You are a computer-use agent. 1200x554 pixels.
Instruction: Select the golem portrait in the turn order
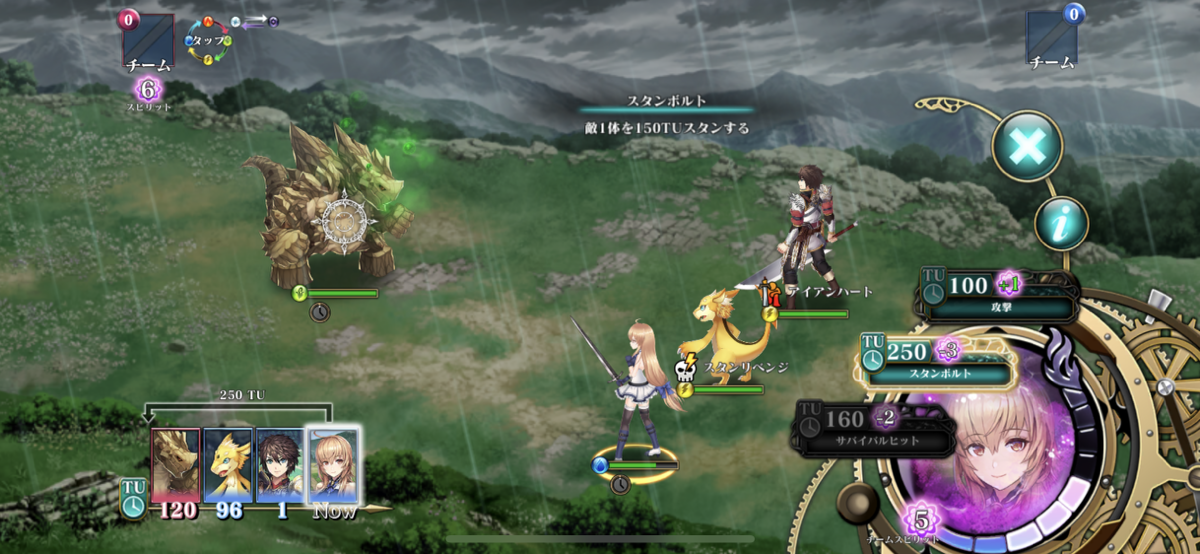[176, 464]
